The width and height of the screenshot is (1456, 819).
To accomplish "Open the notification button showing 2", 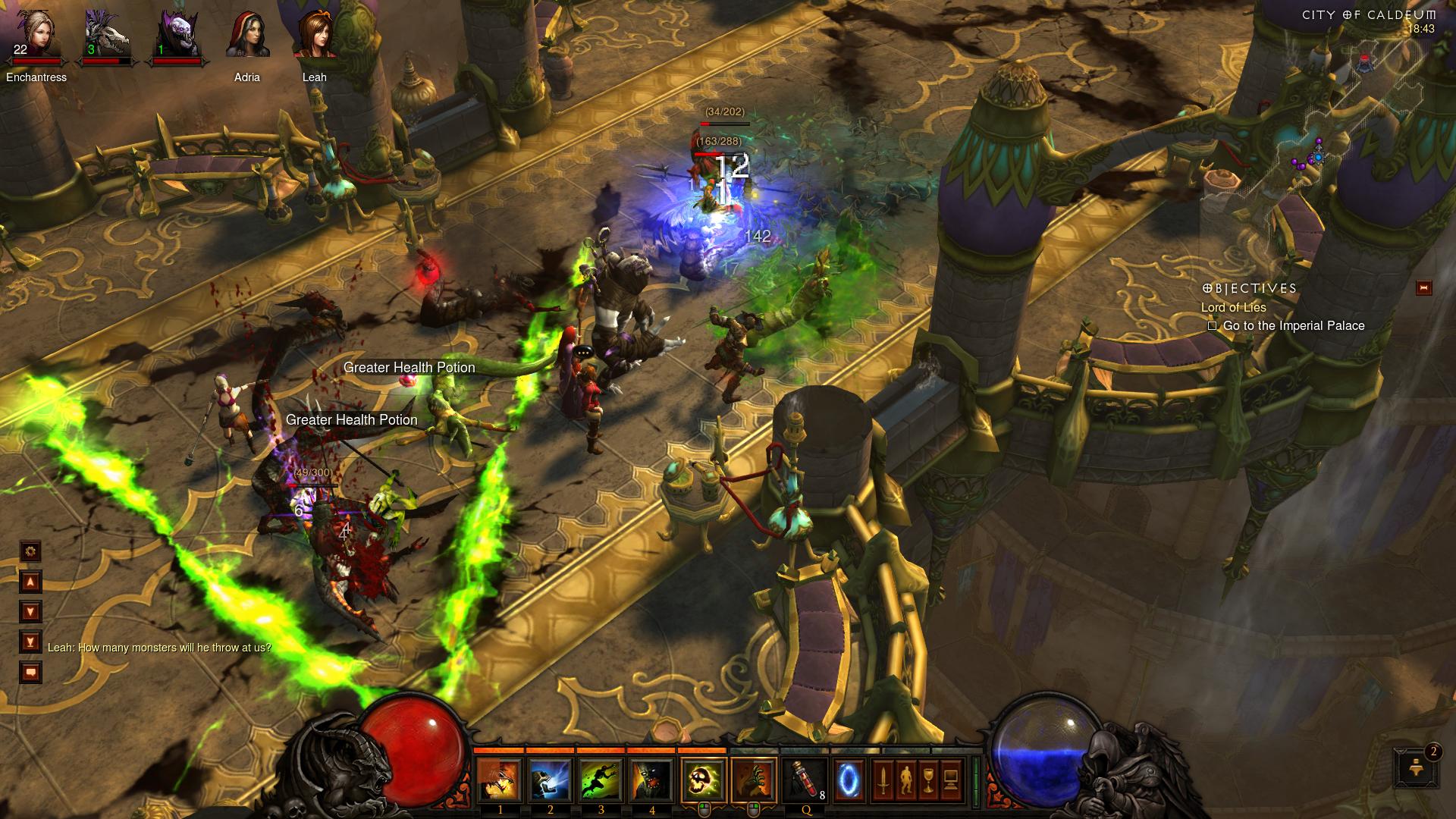I will click(1416, 768).
